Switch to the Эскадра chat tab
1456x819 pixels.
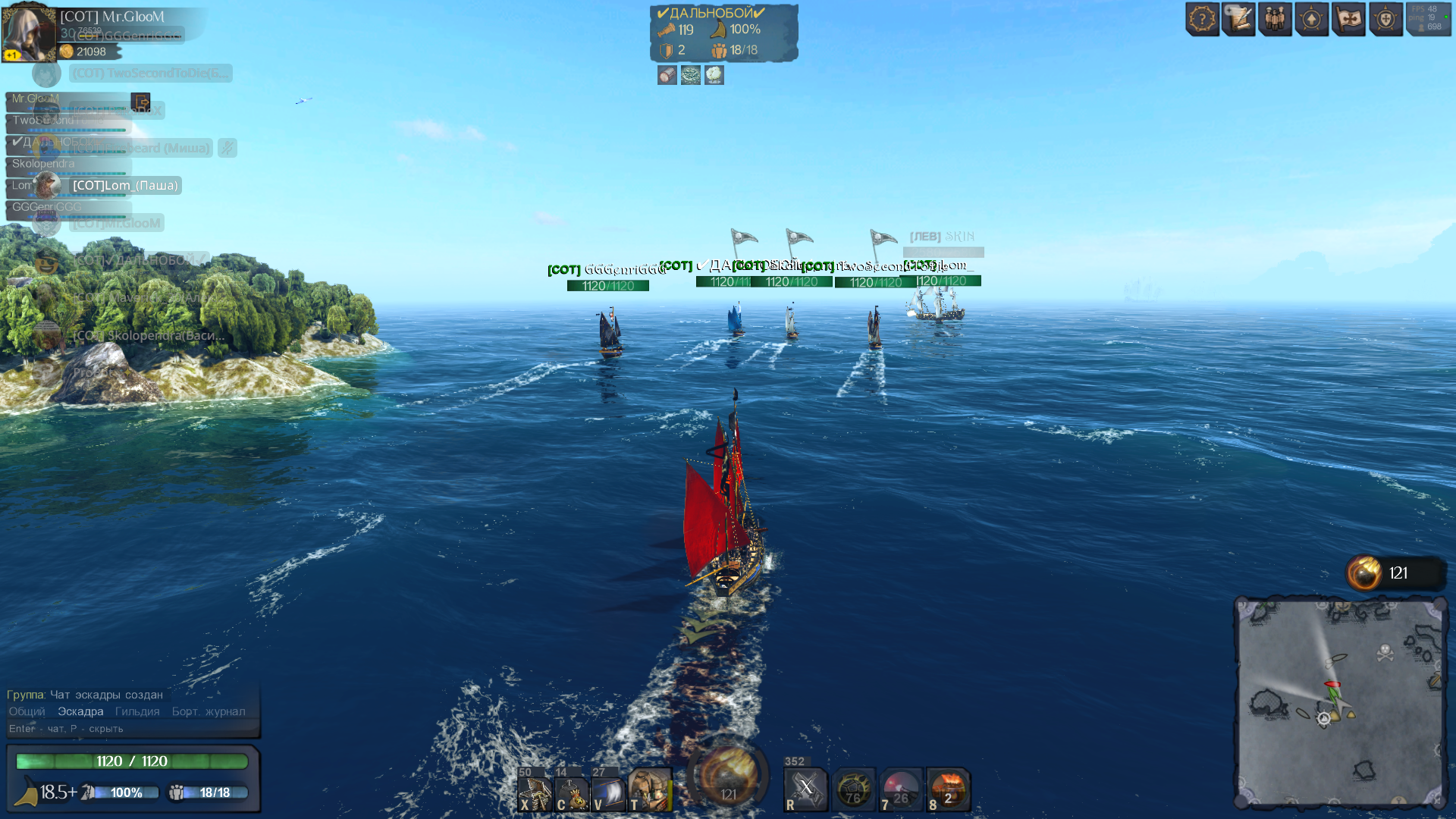80,711
